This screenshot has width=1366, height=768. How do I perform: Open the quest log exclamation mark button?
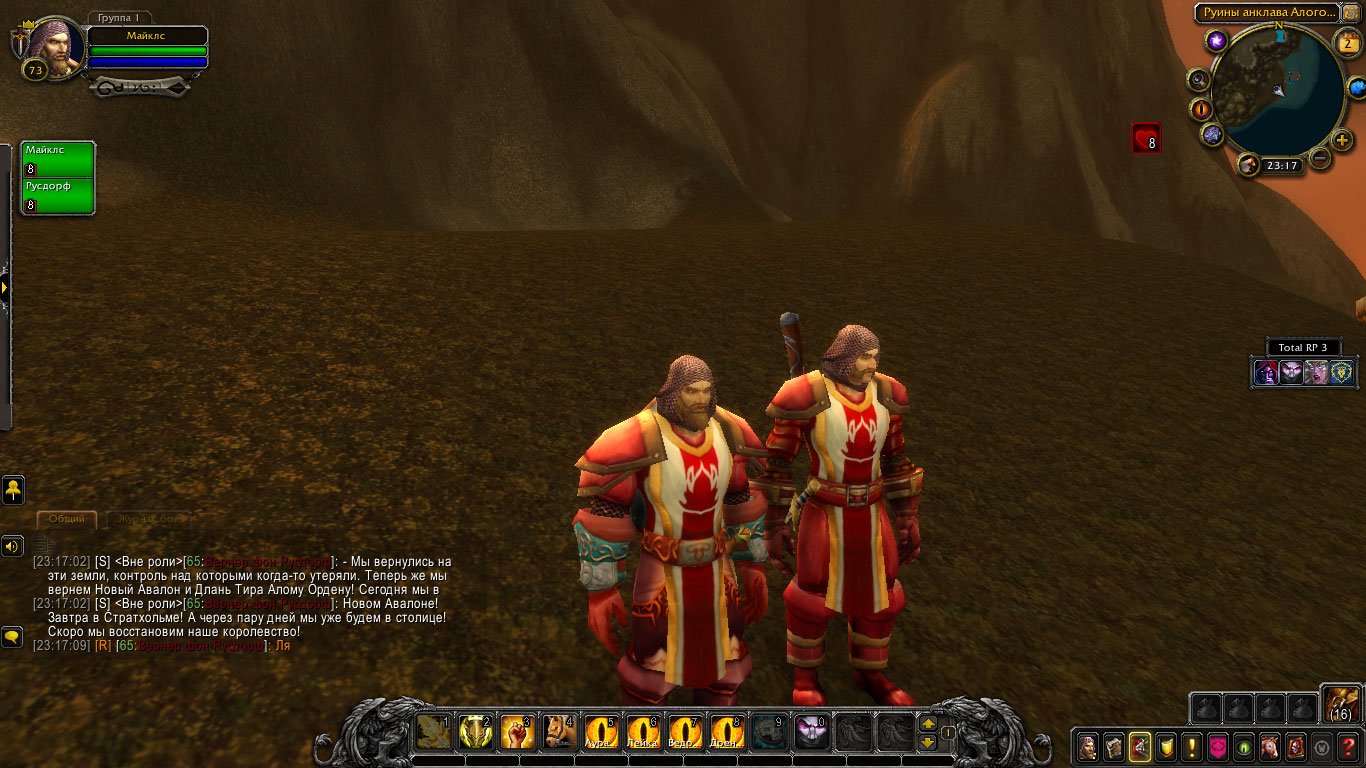point(1191,746)
